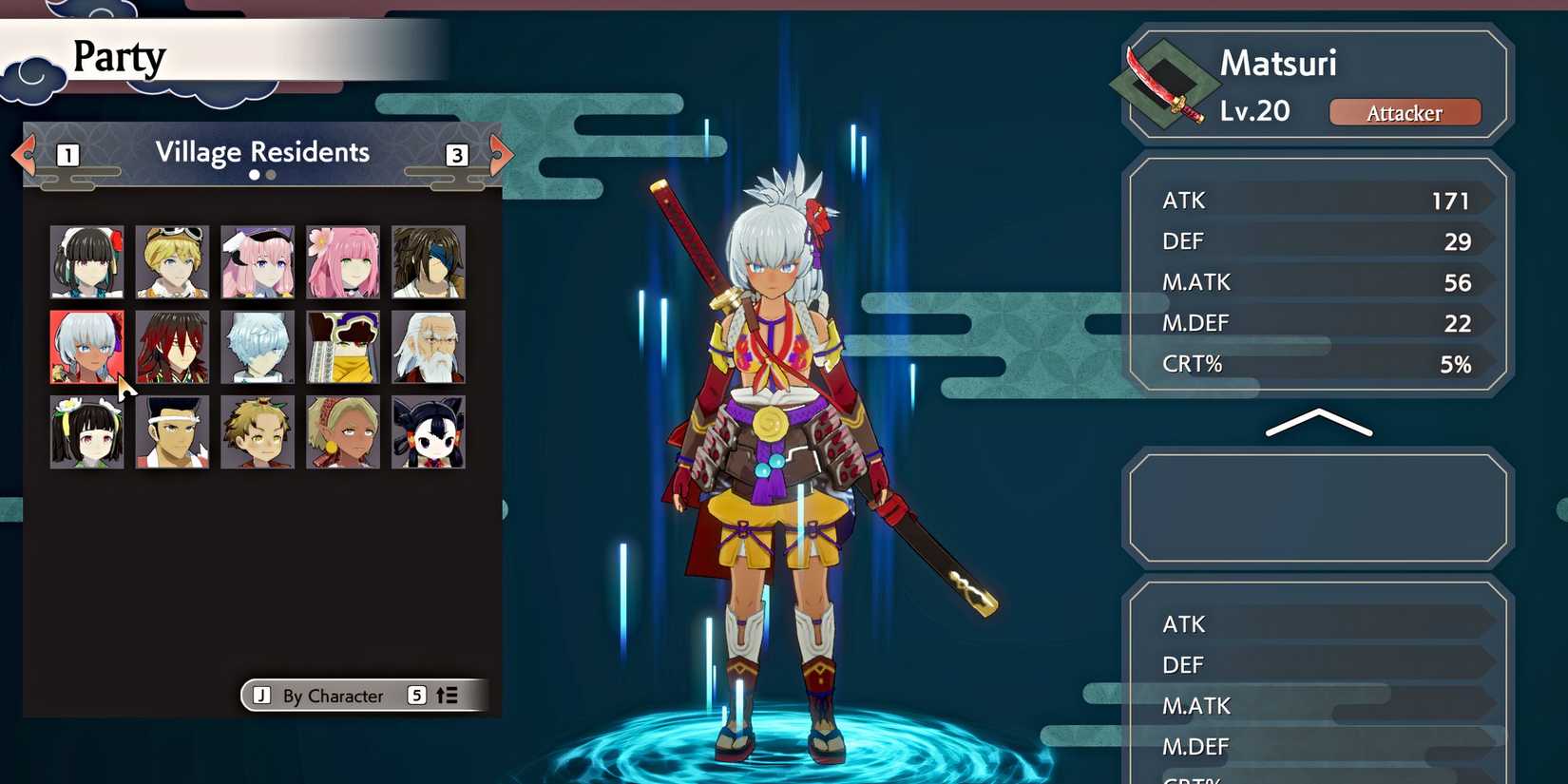Click the red right arrow to view the next roster page

point(500,155)
